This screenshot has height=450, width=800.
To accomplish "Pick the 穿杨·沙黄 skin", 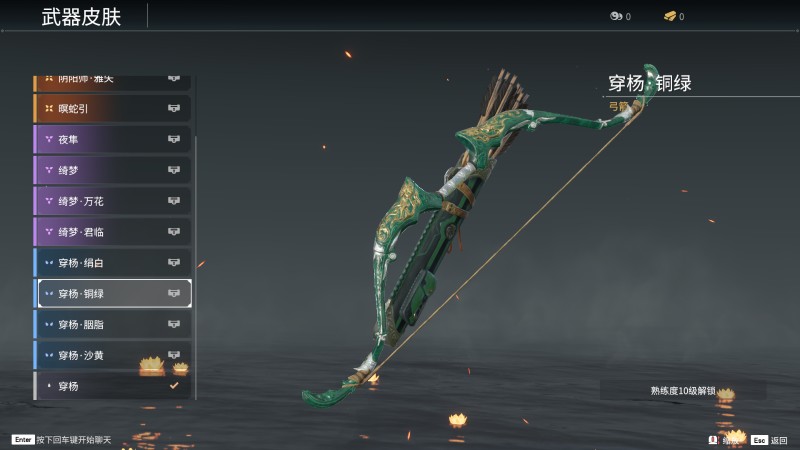I will click(112, 356).
